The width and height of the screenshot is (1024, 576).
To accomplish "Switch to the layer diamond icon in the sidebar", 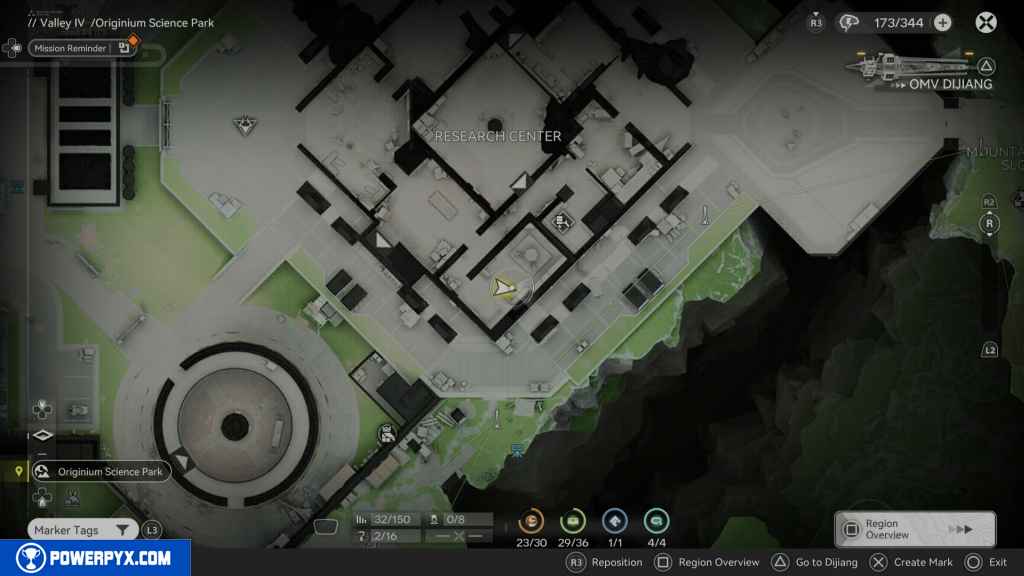I will [42, 435].
